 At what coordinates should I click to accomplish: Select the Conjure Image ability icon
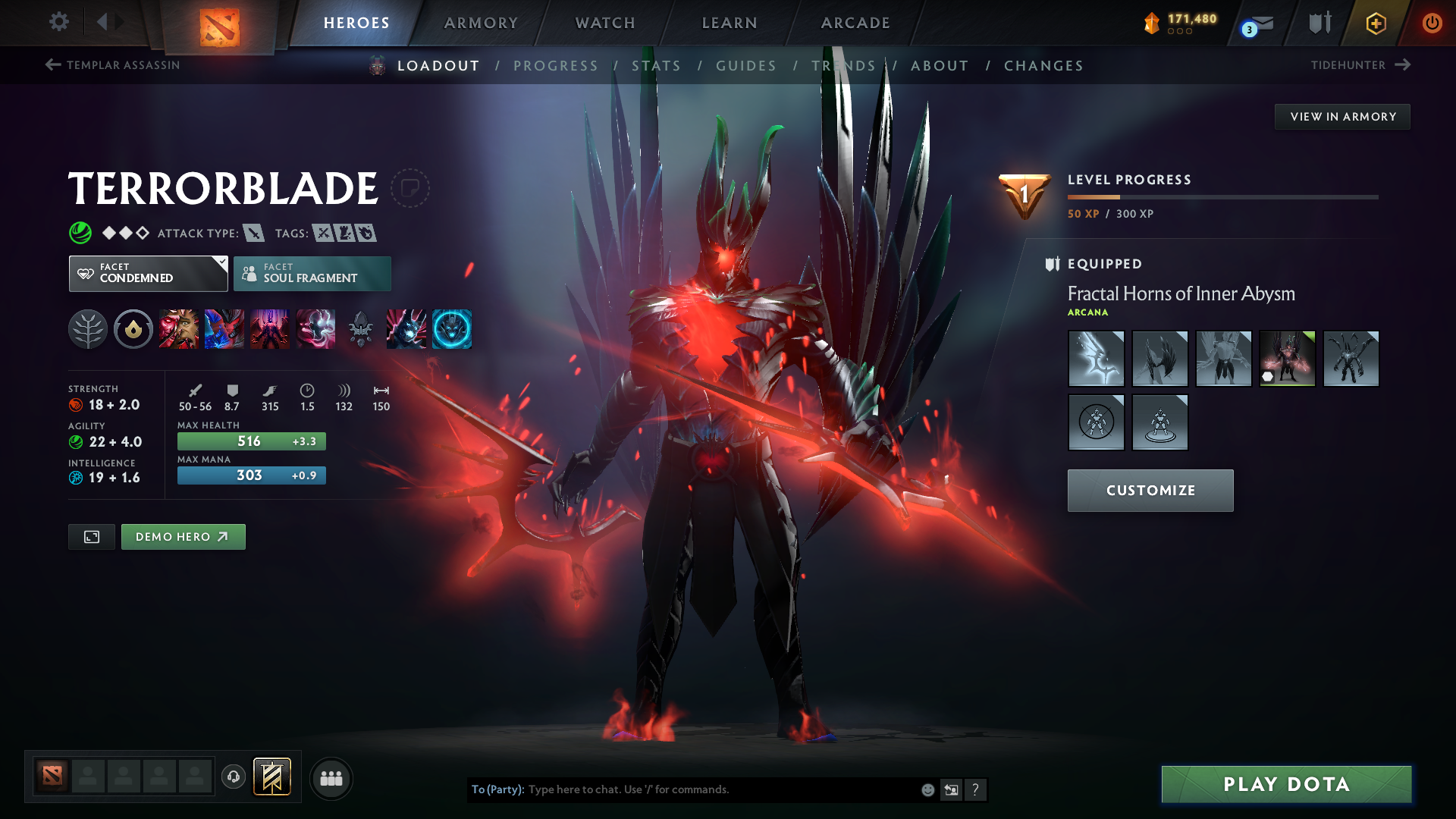pyautogui.click(x=224, y=328)
